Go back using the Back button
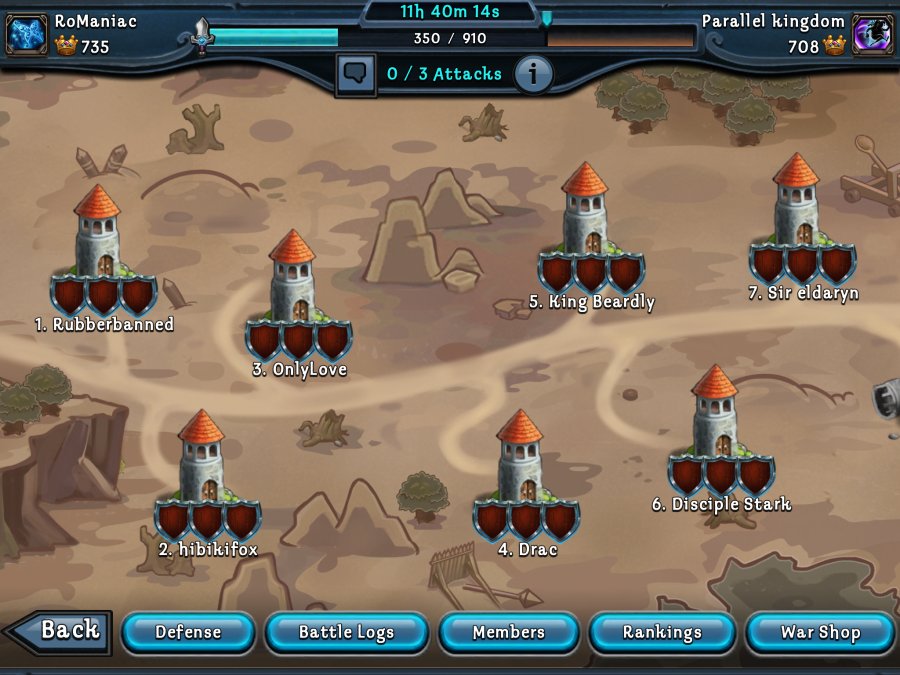This screenshot has height=675, width=900. 58,631
